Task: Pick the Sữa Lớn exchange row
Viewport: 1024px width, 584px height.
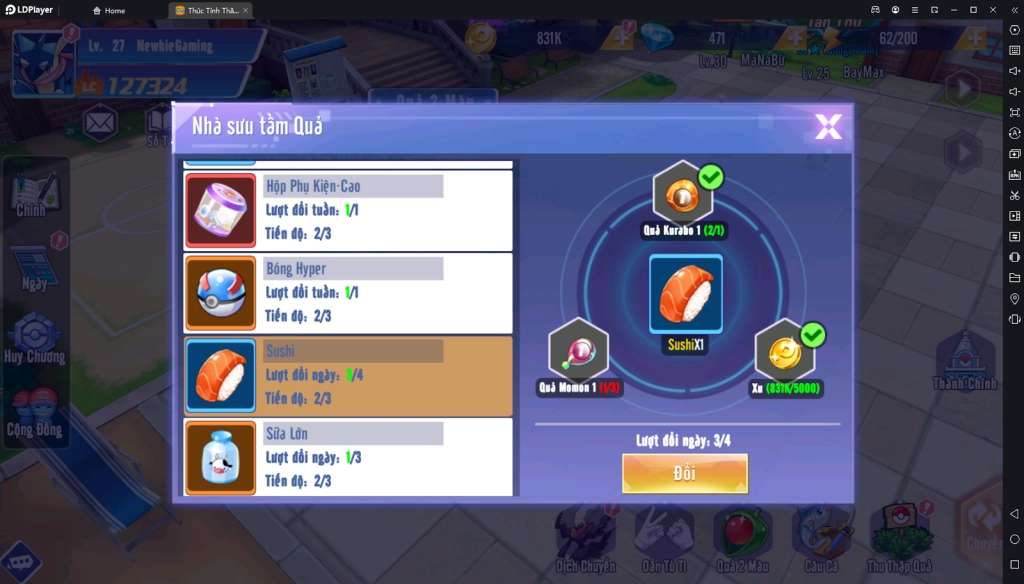Action: click(348, 457)
